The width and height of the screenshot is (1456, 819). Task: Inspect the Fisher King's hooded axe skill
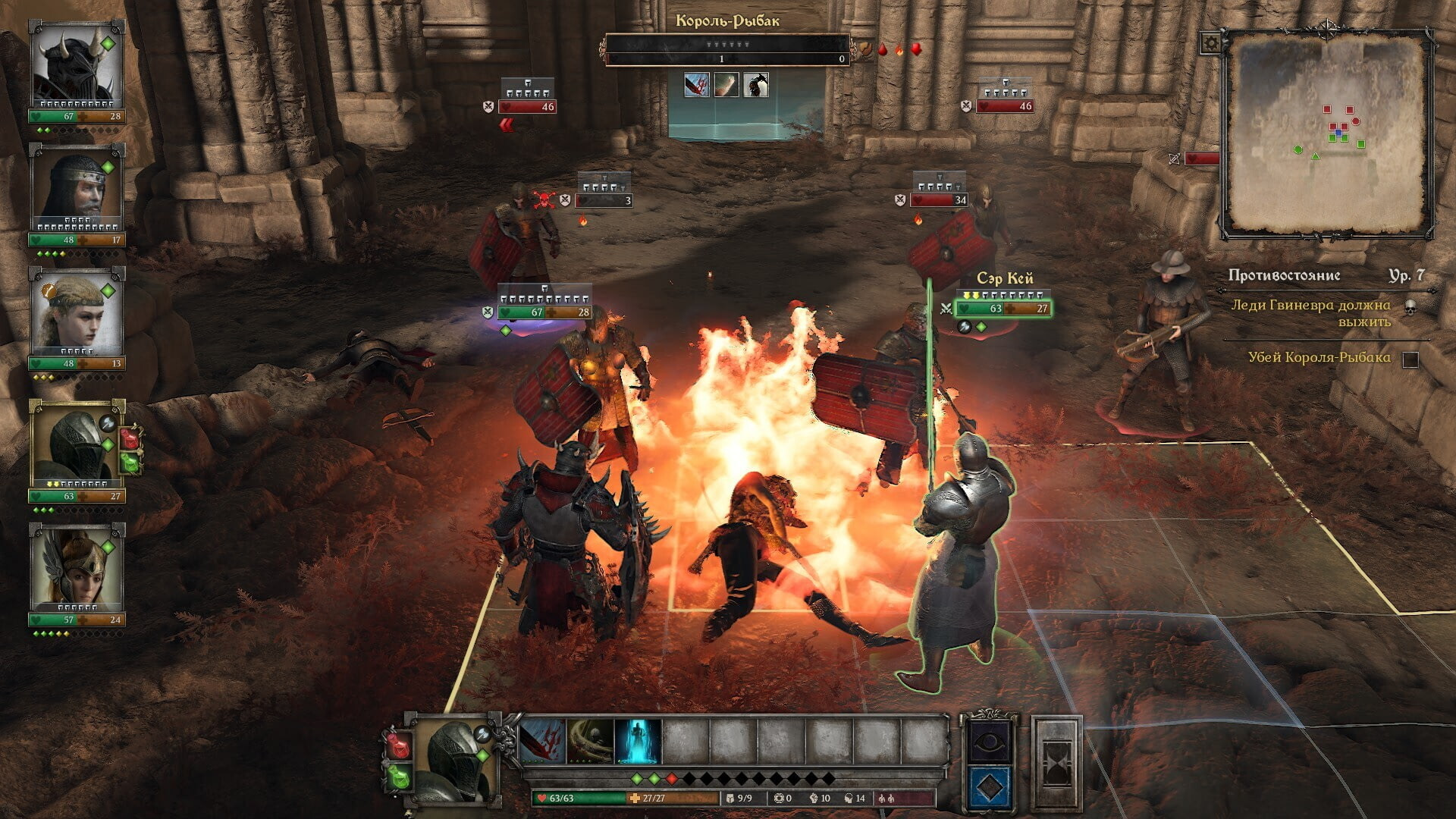(x=755, y=85)
